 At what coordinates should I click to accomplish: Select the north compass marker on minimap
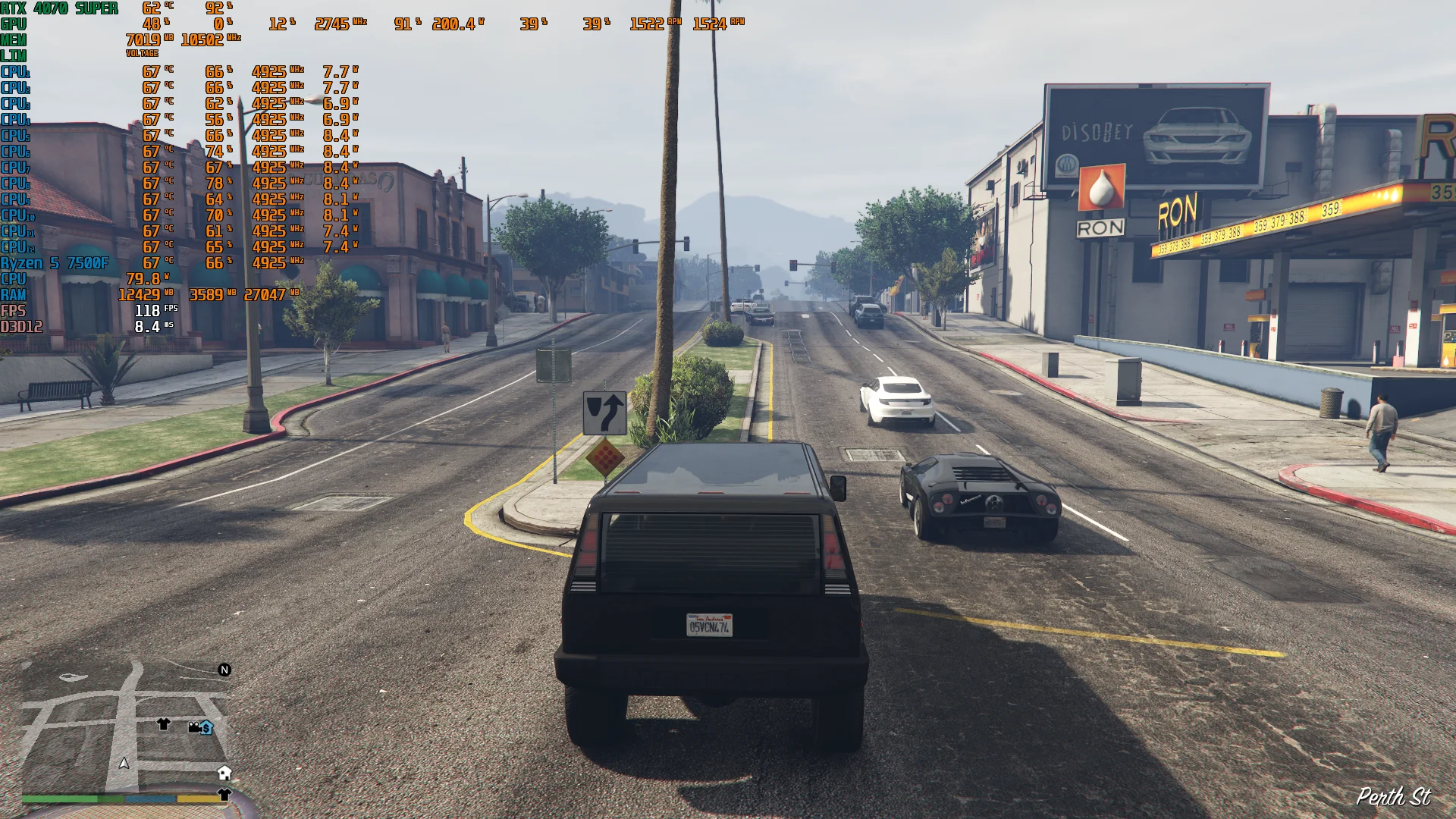(x=224, y=670)
